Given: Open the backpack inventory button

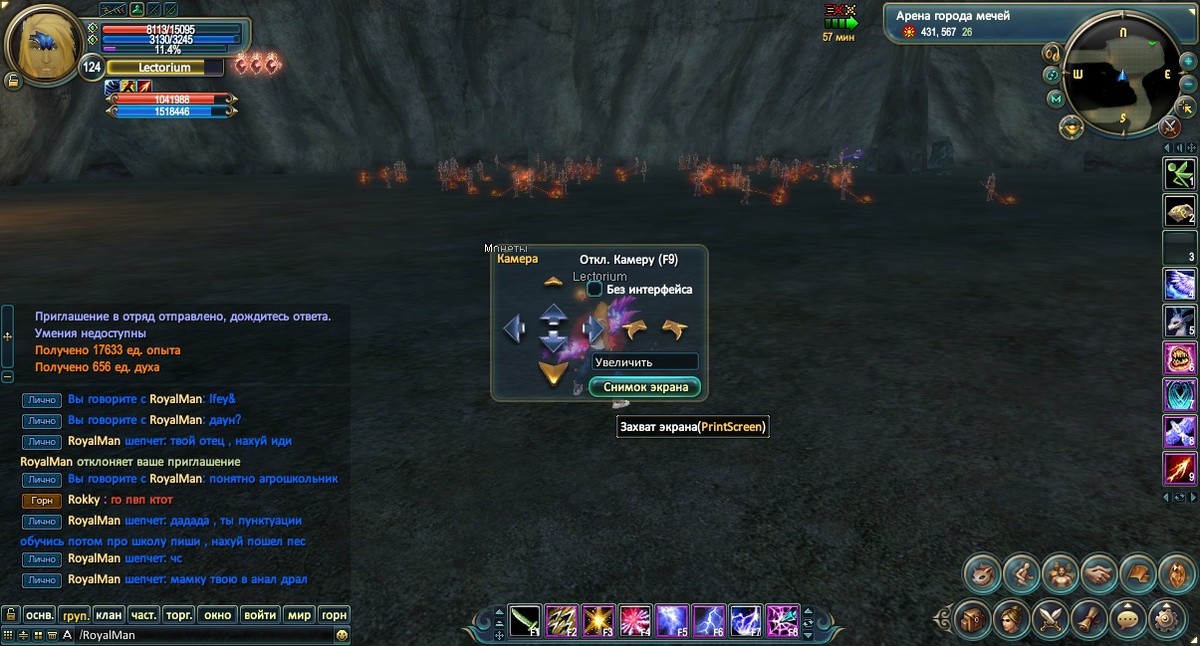Looking at the screenshot, I should coord(972,618).
